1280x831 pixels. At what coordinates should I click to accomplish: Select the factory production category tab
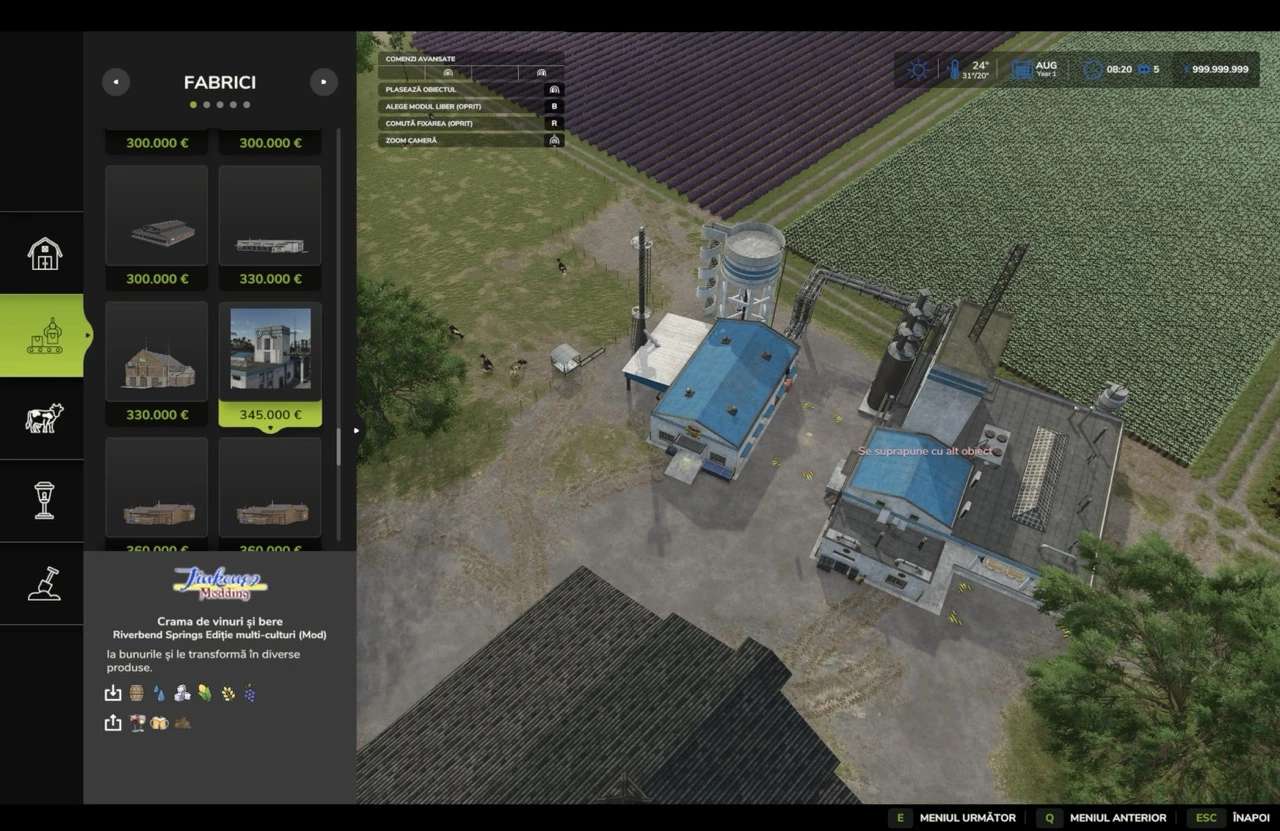[x=44, y=336]
